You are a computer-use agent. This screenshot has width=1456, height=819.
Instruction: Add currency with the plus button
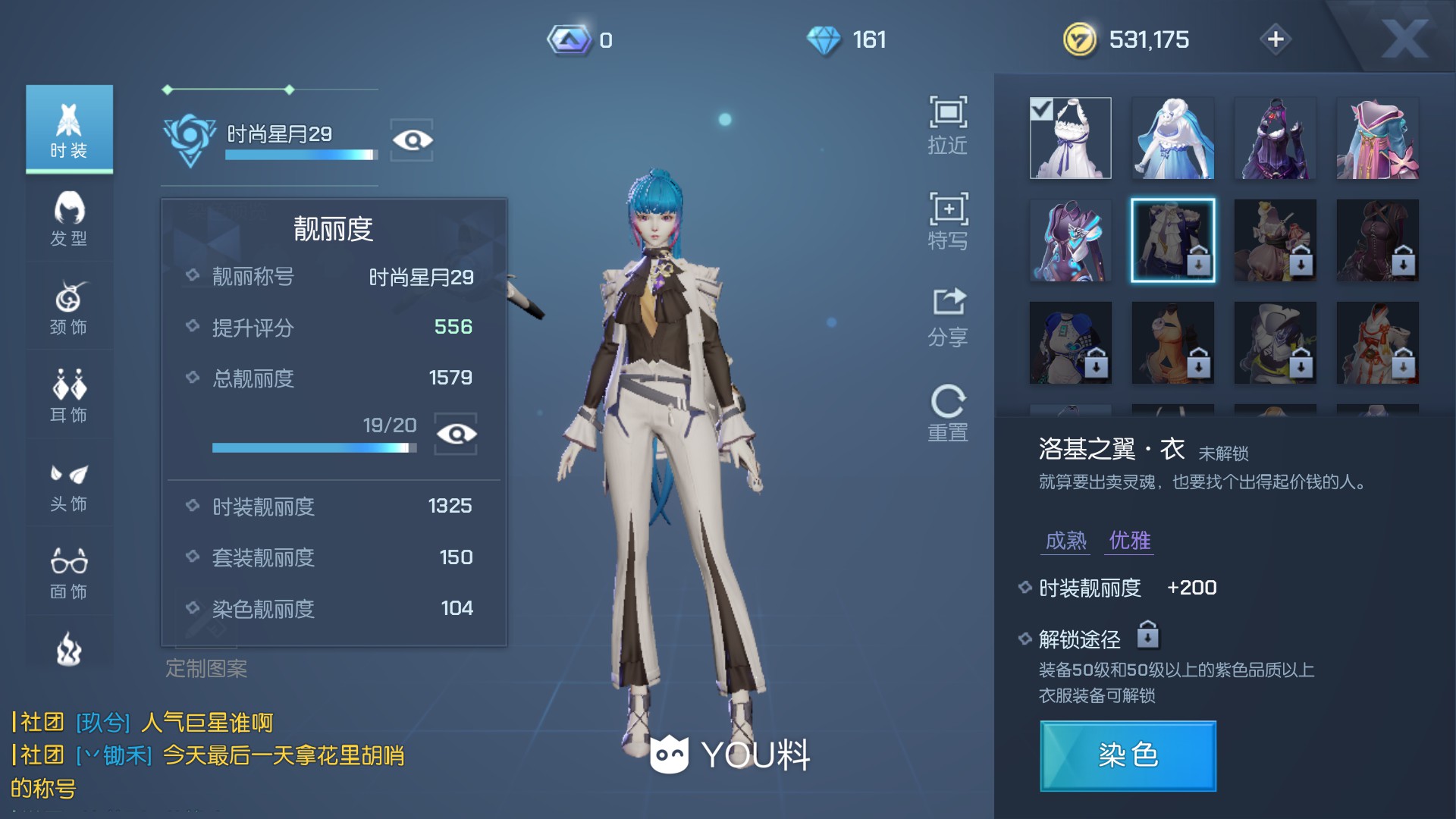[x=1276, y=39]
